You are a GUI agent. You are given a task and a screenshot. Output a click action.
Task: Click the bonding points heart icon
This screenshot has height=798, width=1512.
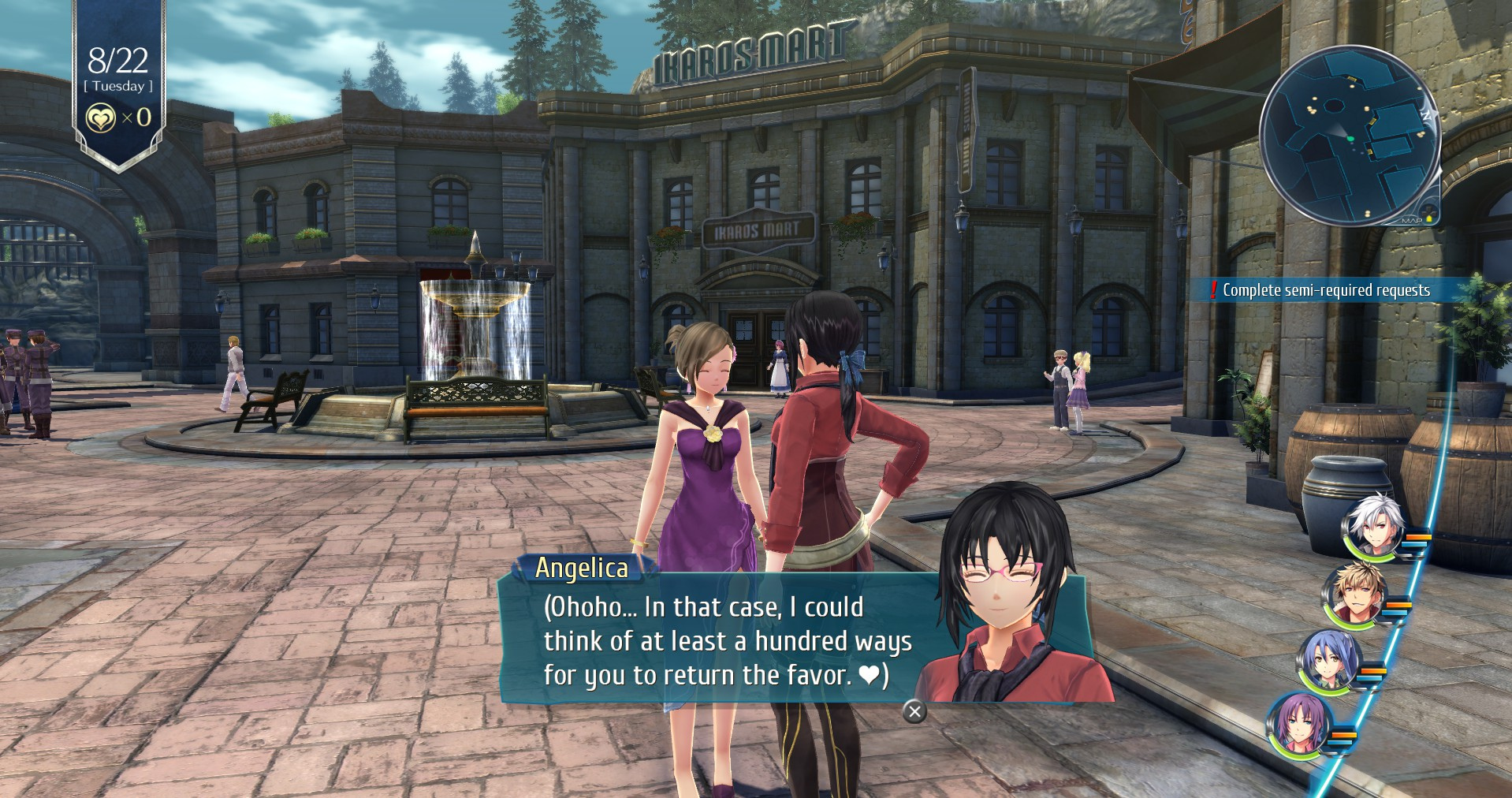coord(100,118)
